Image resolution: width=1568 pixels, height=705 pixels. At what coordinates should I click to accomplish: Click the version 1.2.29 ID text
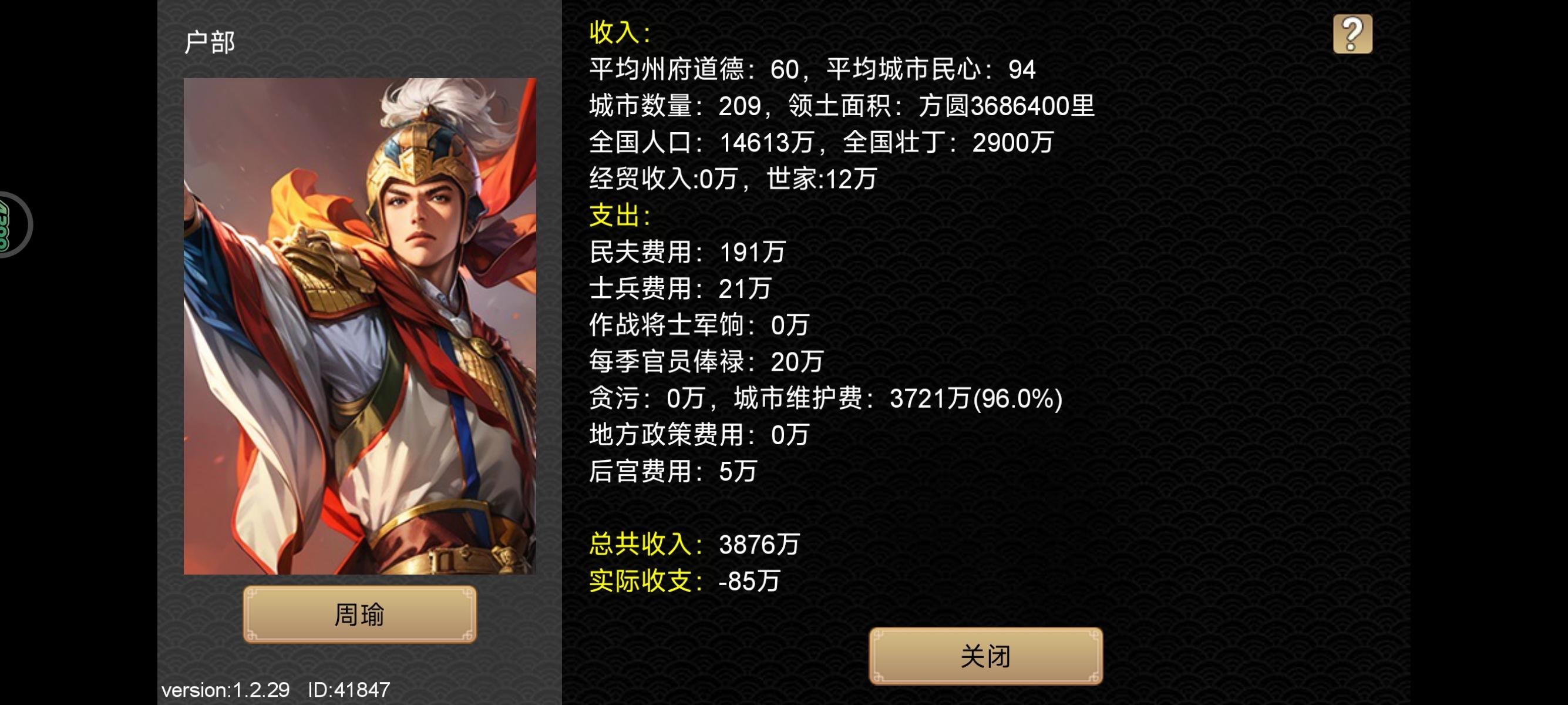coord(274,690)
